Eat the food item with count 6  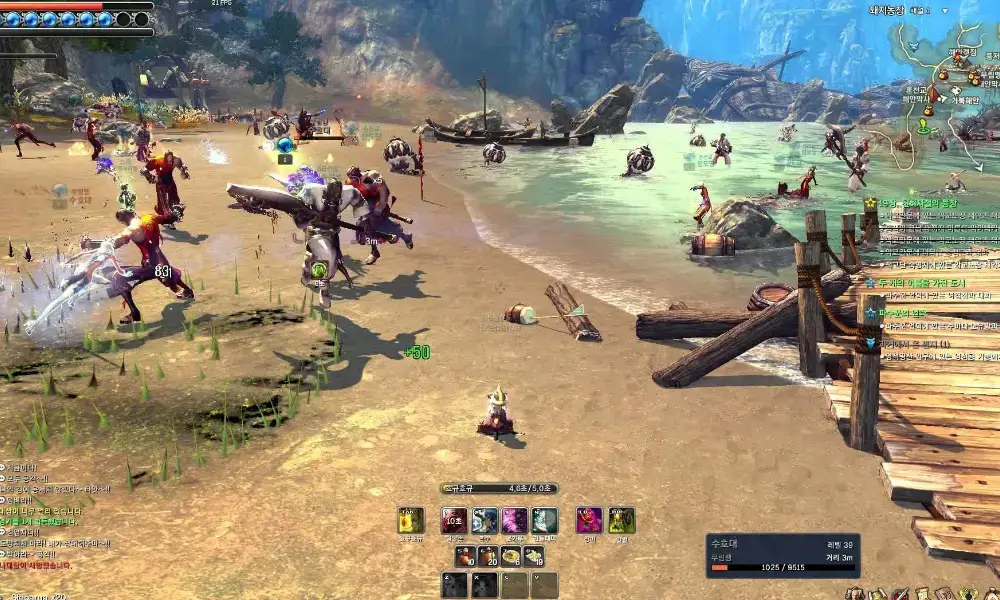click(510, 556)
